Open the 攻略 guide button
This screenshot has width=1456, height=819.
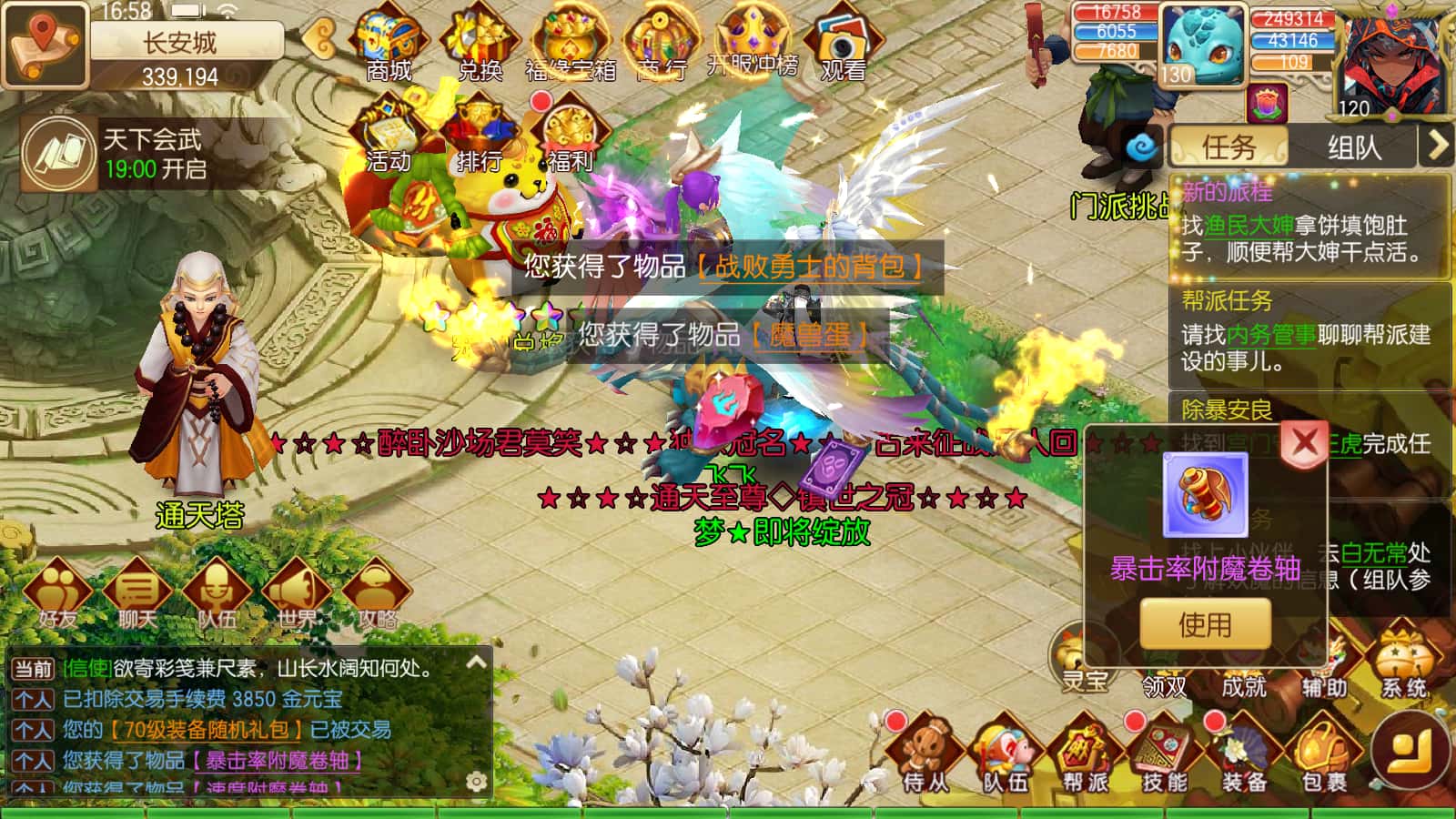376,593
